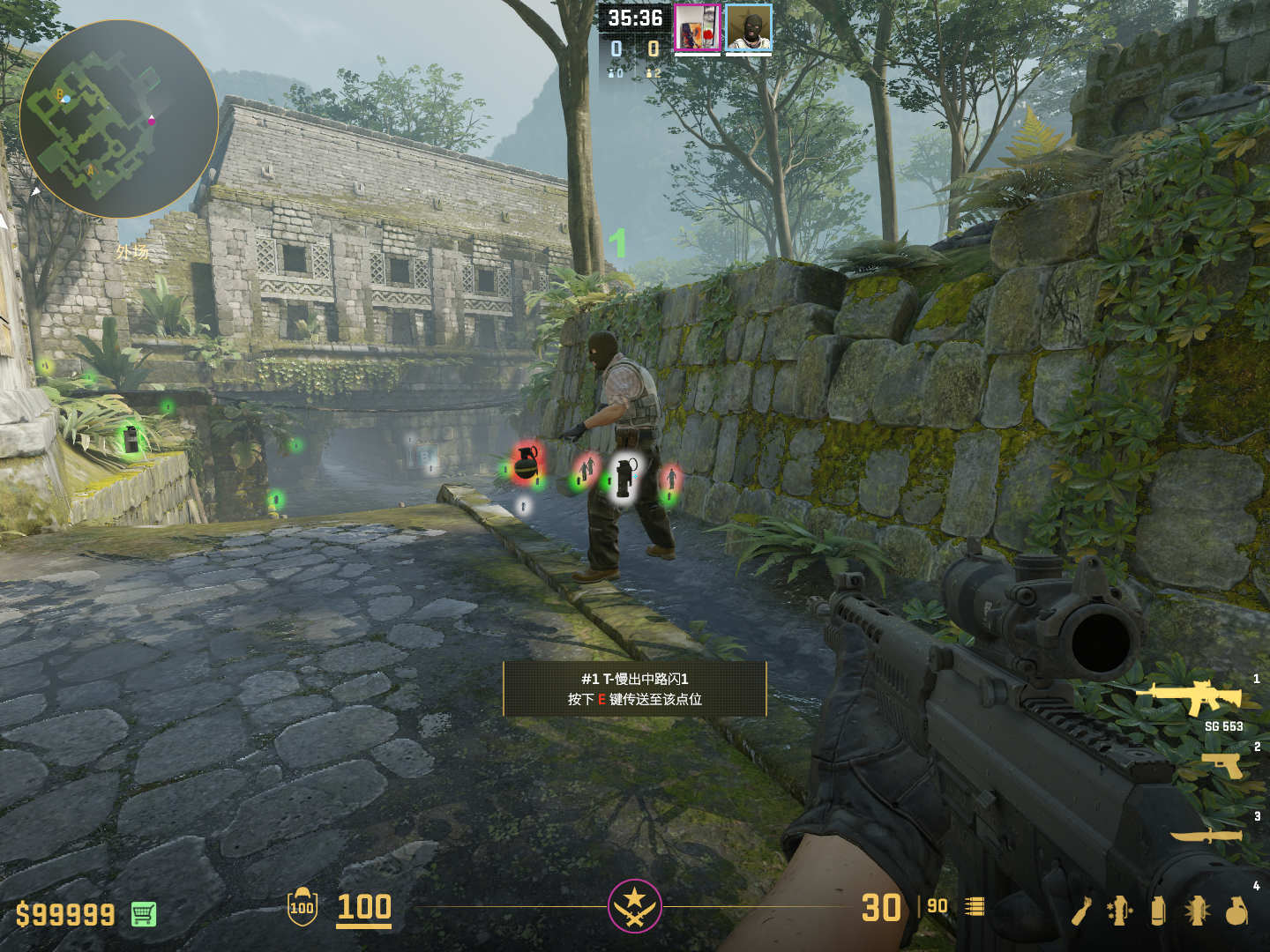Click the circular radar minimap
1270x952 pixels.
118,119
